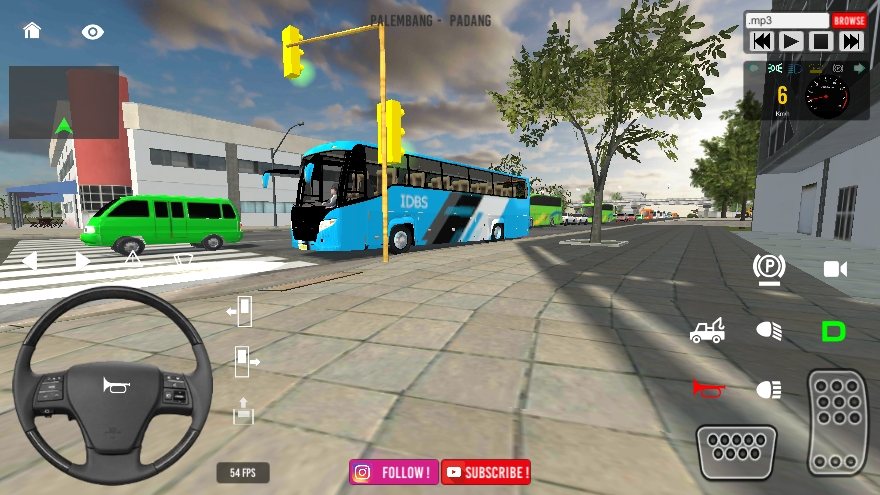Switch the camera view

pos(835,268)
